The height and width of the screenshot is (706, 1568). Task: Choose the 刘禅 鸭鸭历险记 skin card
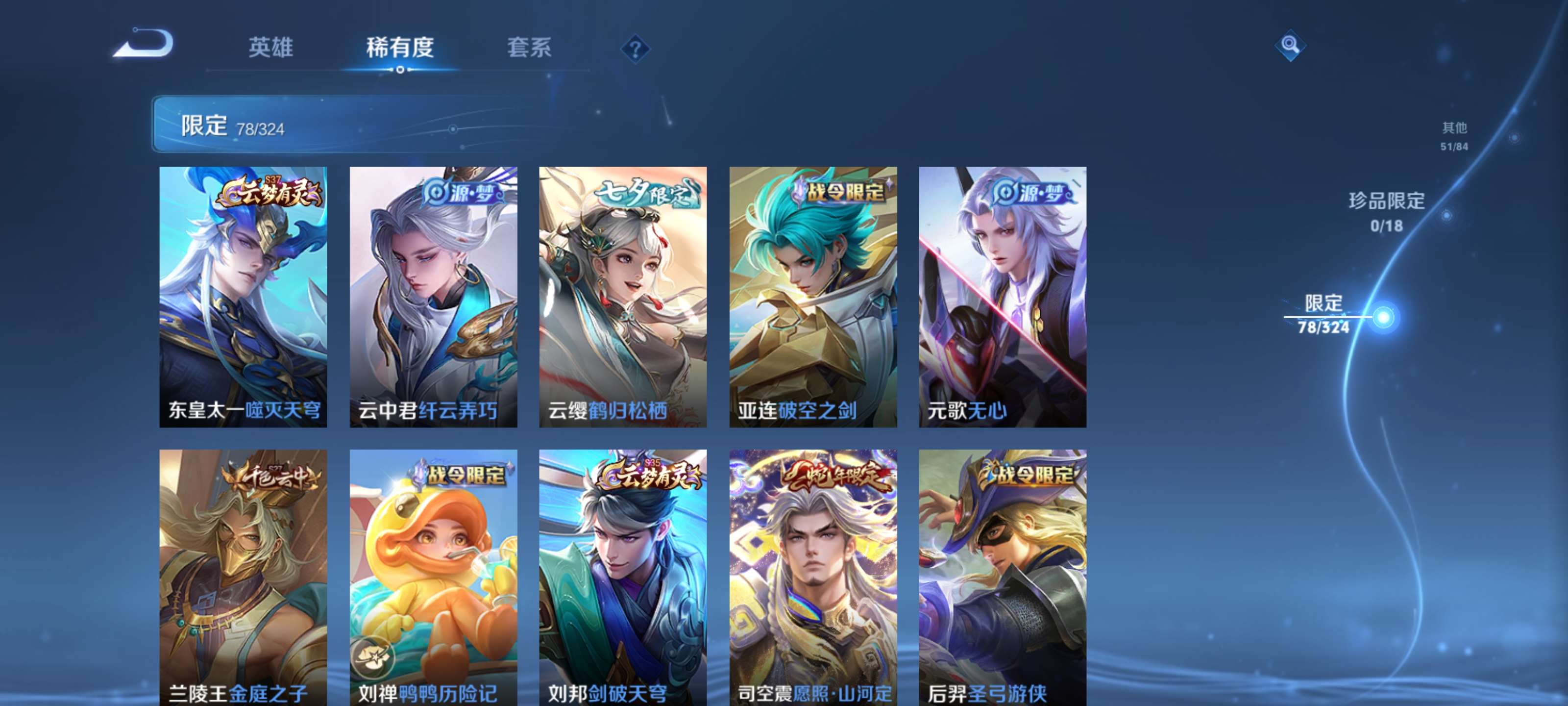click(433, 578)
